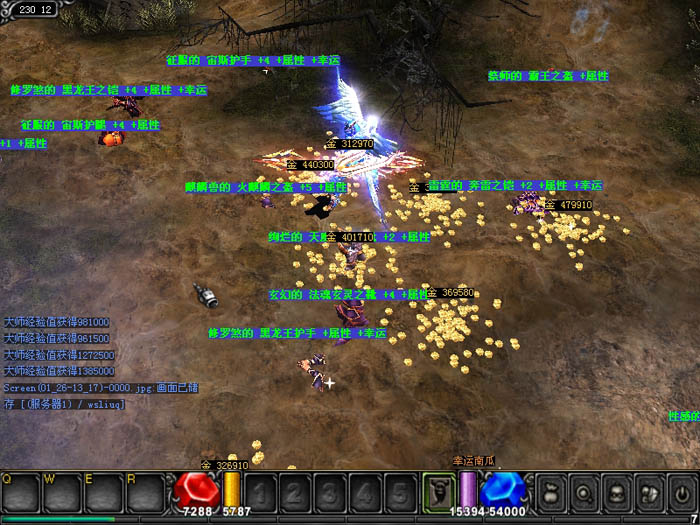Activate skill slot number 5

tap(400, 492)
